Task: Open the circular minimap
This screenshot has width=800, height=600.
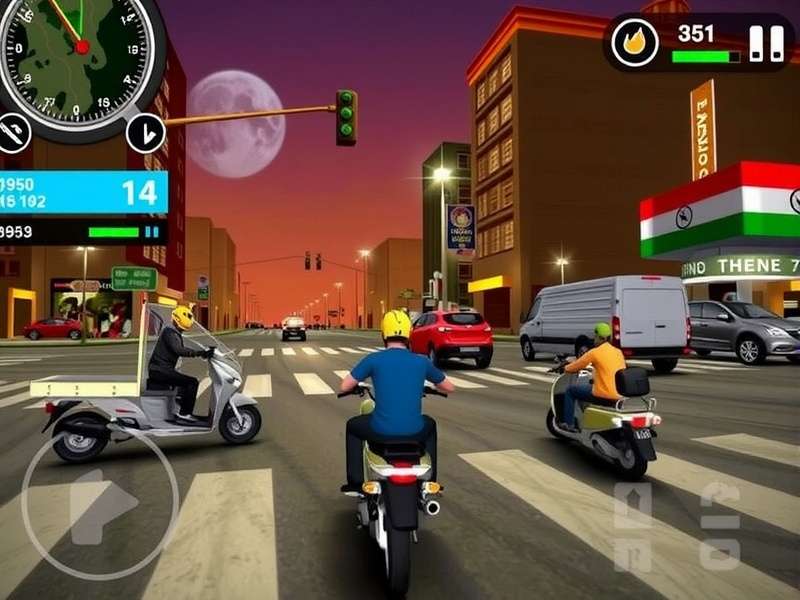Action: tap(82, 50)
